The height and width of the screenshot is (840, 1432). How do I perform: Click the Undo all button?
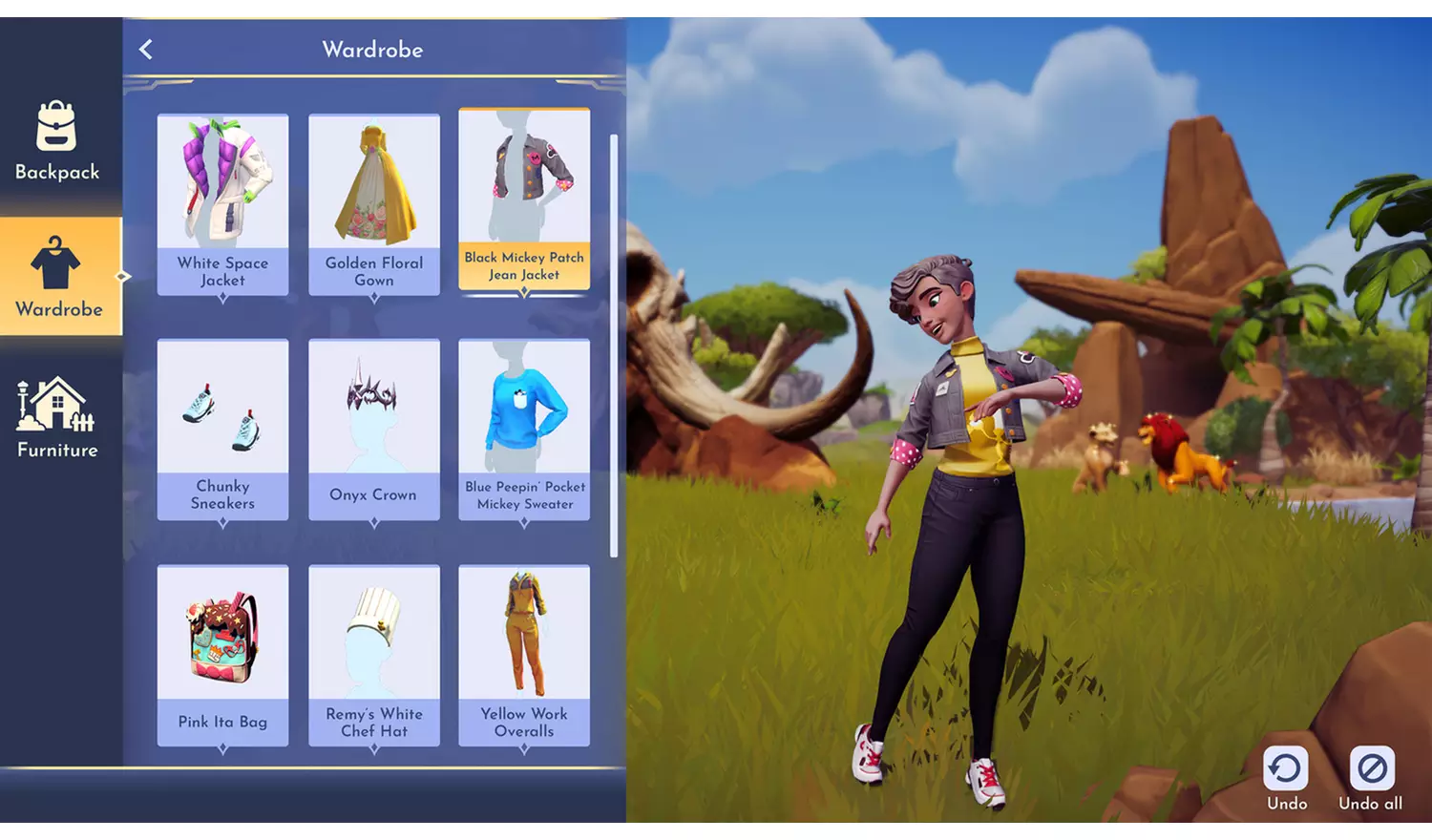pos(1371,778)
